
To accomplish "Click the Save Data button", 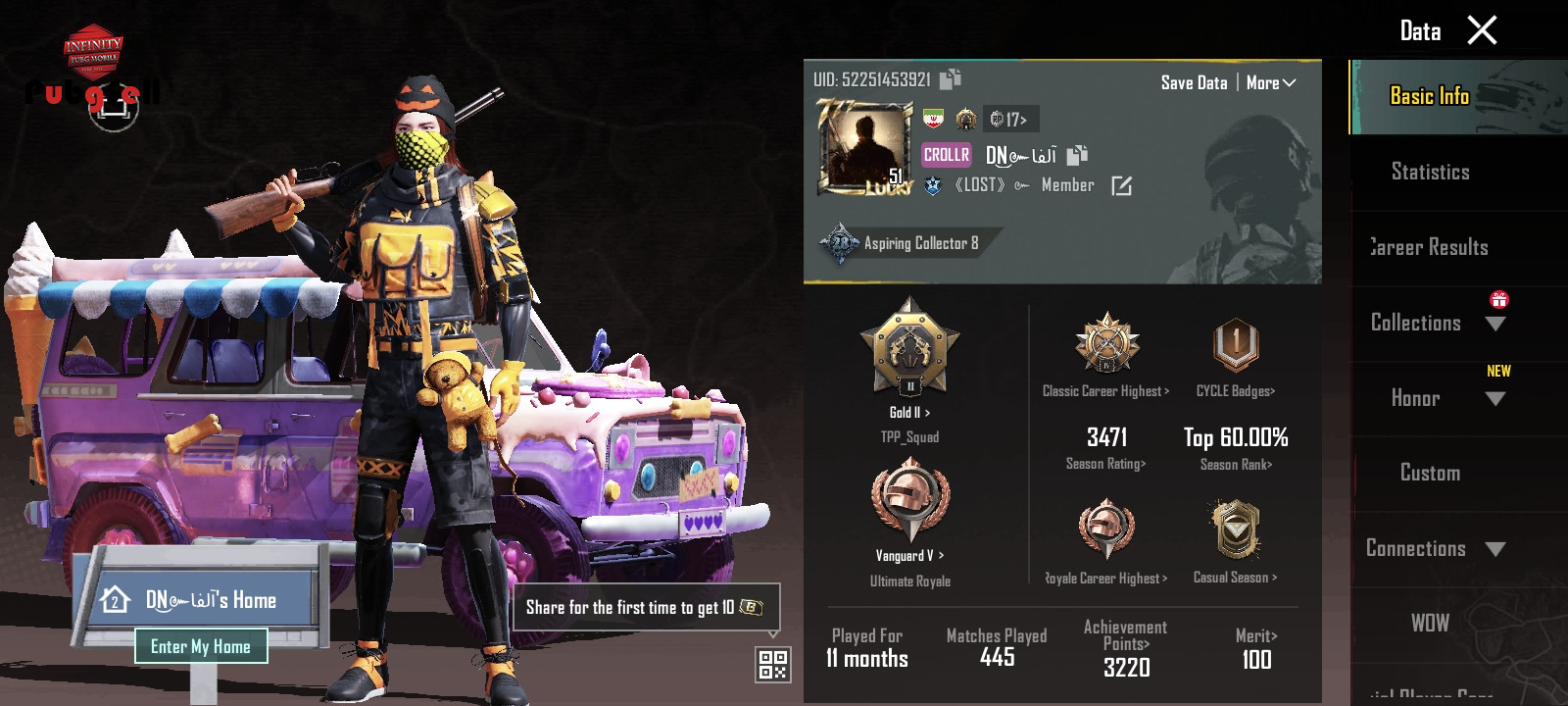I will (1194, 83).
